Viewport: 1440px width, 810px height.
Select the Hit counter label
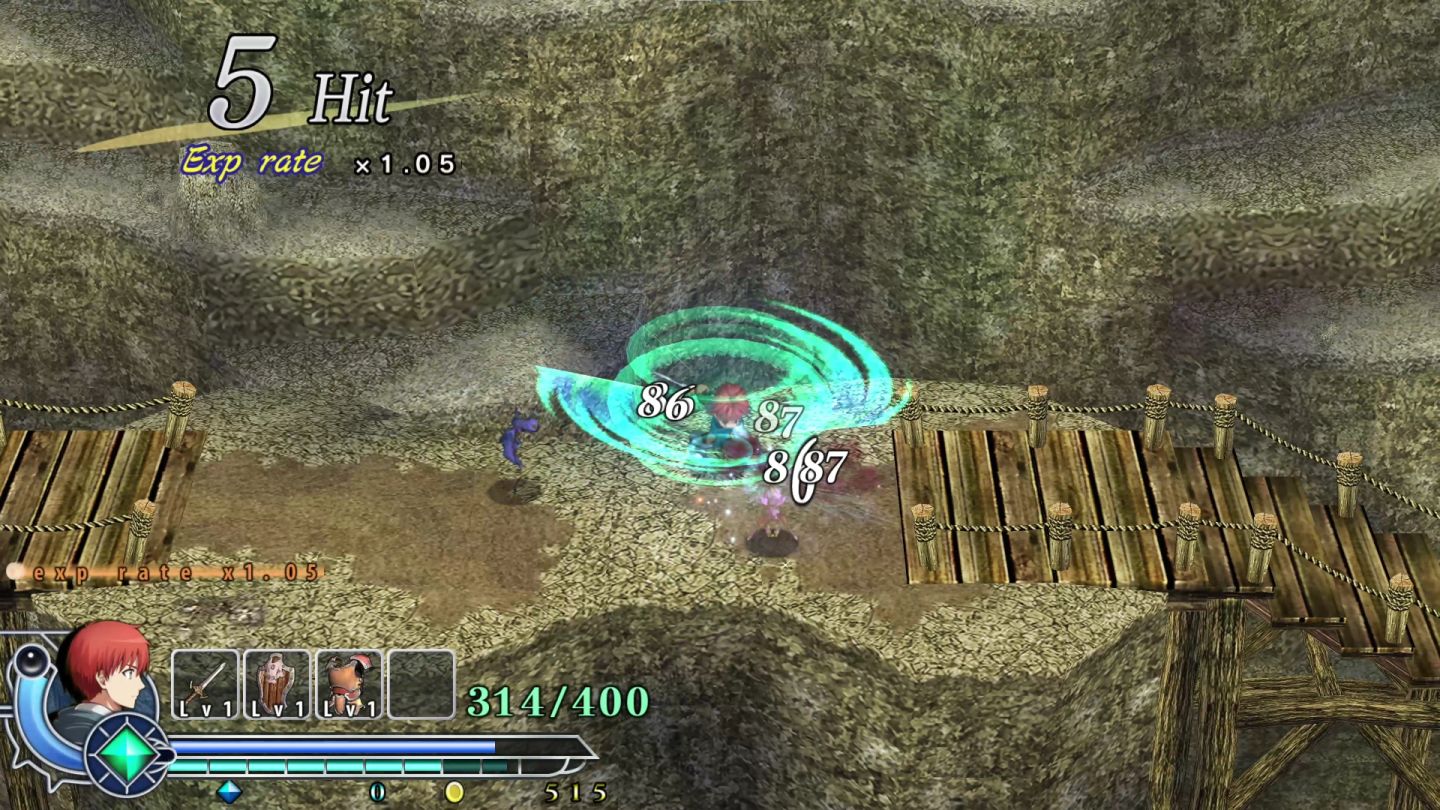point(352,99)
